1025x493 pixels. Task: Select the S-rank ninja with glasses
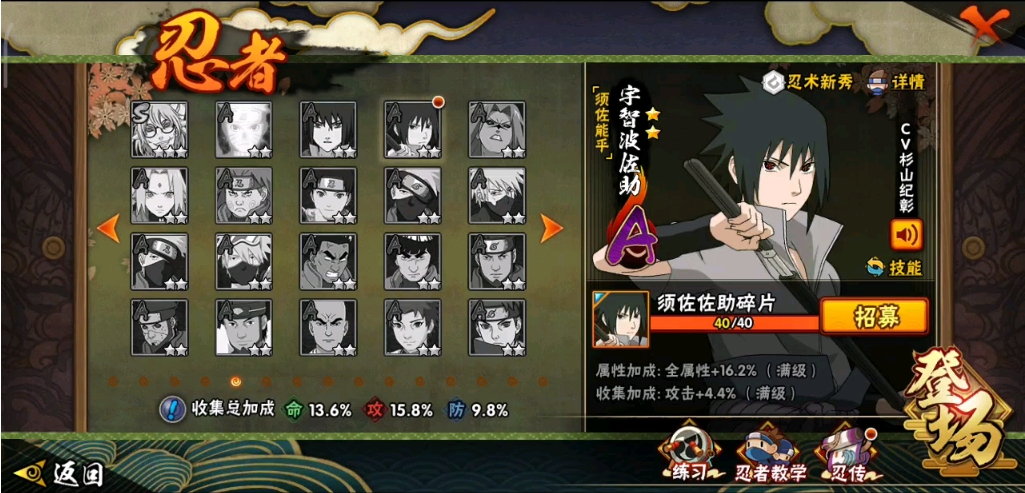point(159,129)
